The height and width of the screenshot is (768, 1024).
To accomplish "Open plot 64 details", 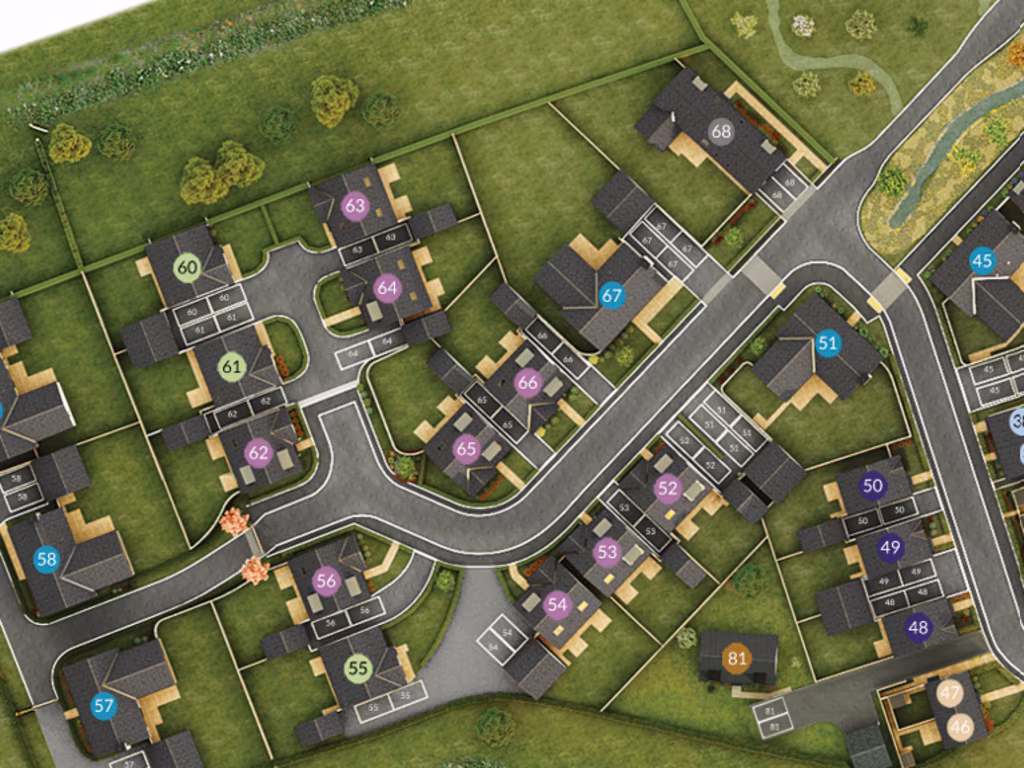I will (387, 288).
